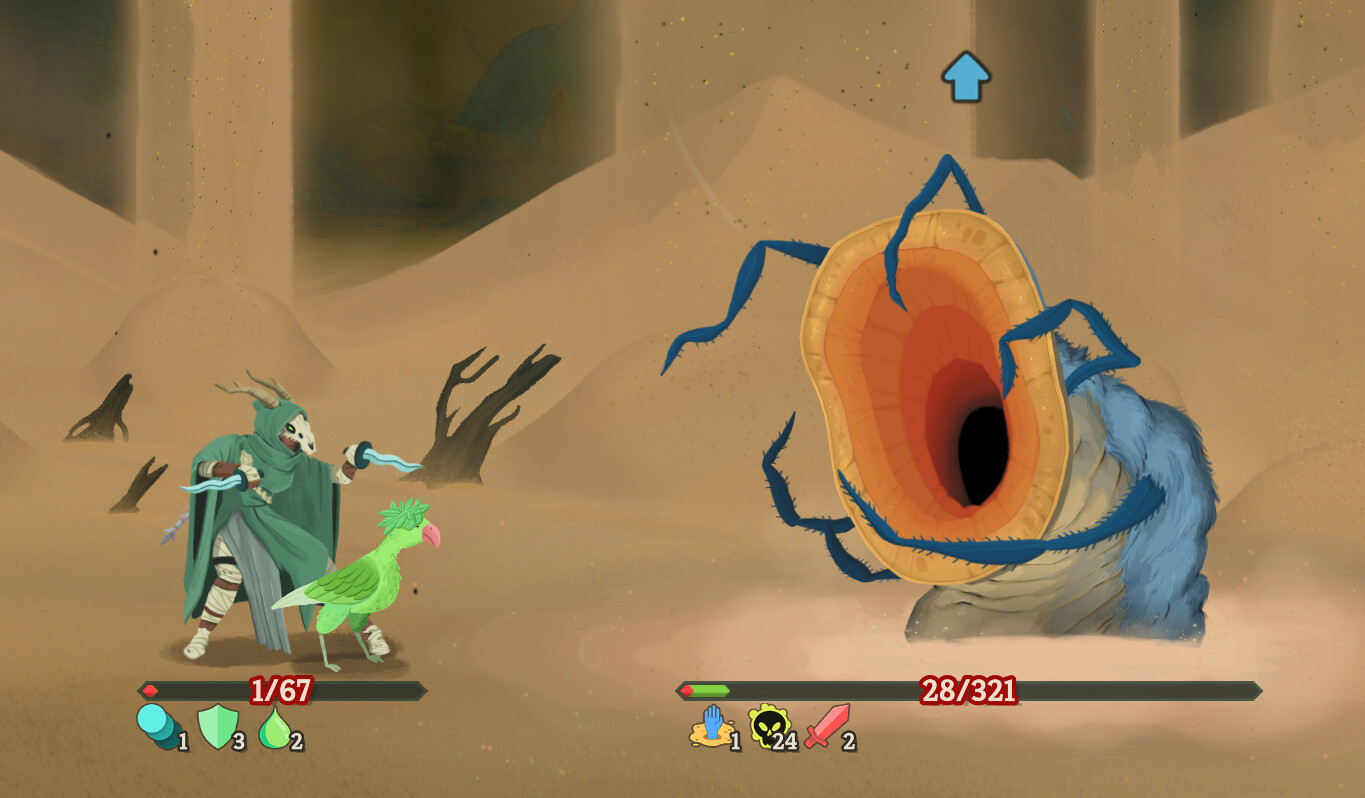Image resolution: width=1365 pixels, height=798 pixels.
Task: Inspect the skull poison status icon
Action: pyautogui.click(x=768, y=726)
